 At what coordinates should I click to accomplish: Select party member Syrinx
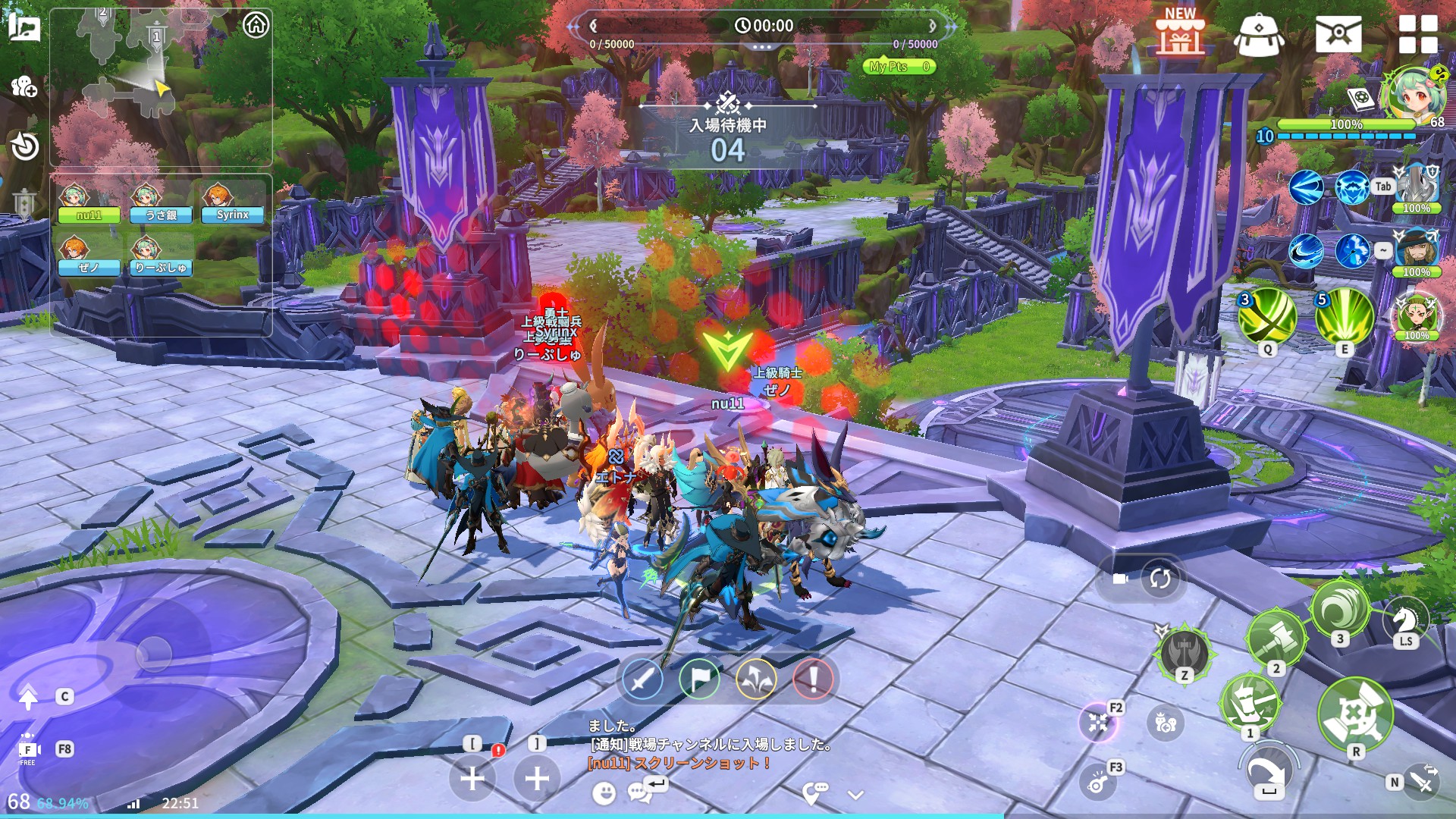(x=232, y=205)
